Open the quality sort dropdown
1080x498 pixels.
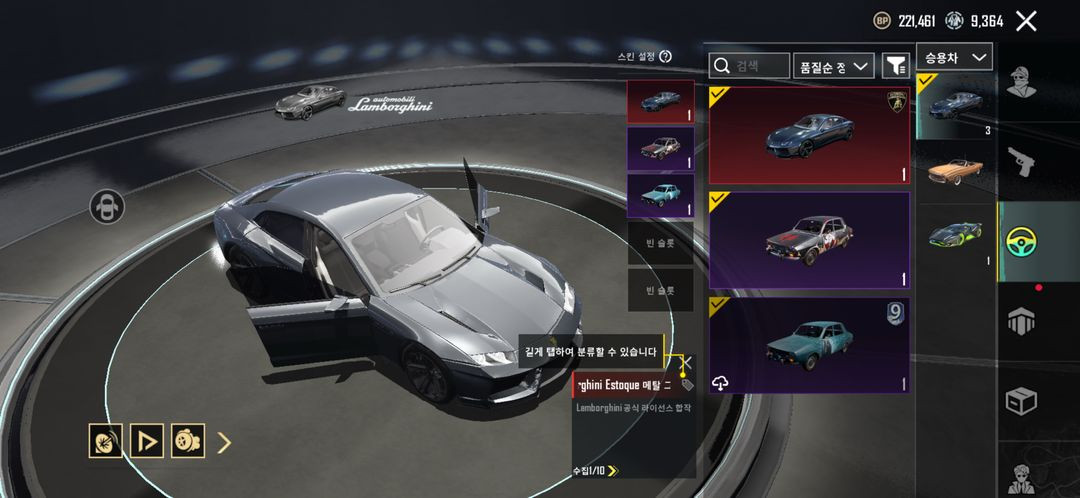pos(834,66)
